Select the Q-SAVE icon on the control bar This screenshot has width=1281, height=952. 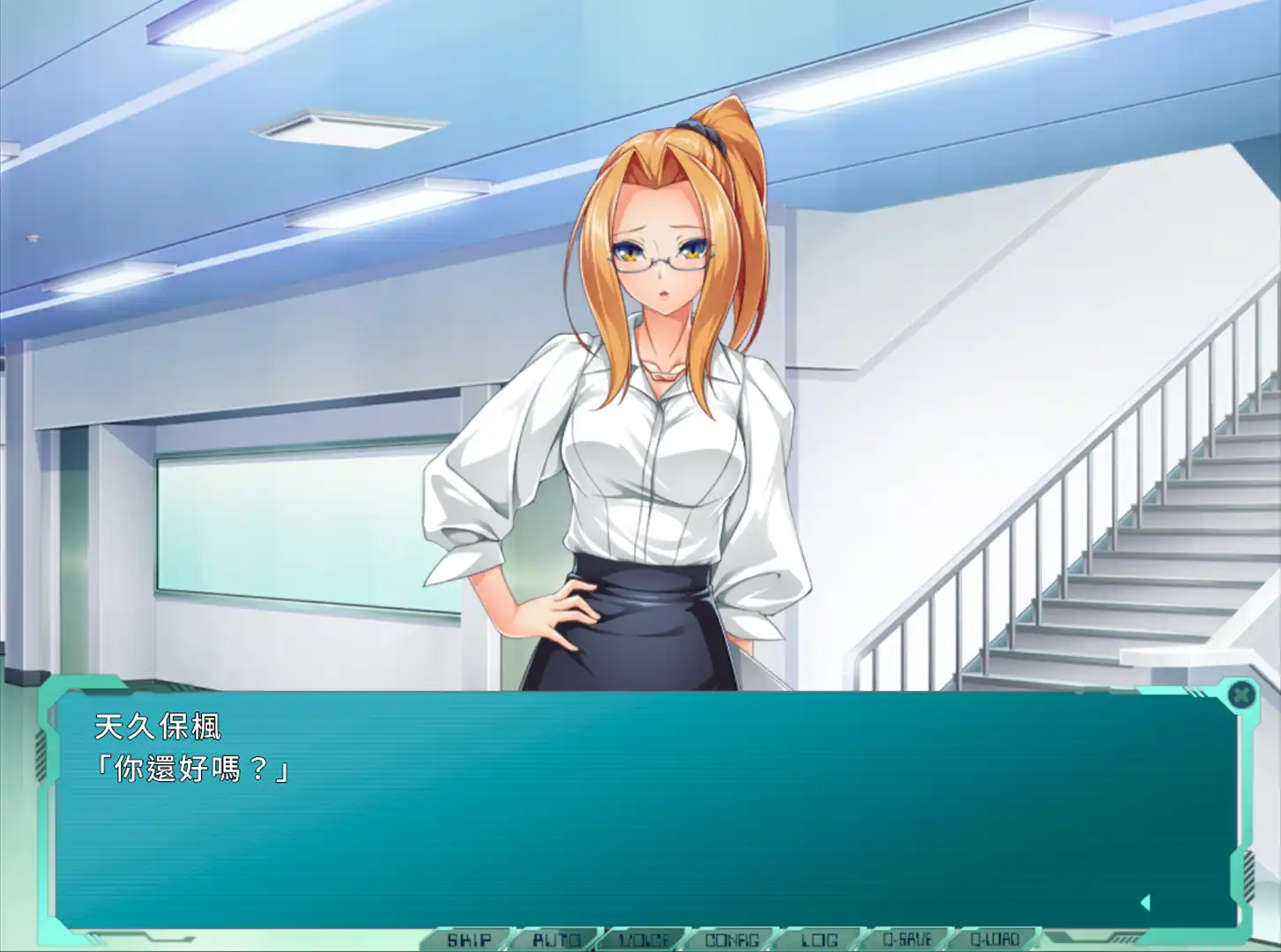coord(908,939)
